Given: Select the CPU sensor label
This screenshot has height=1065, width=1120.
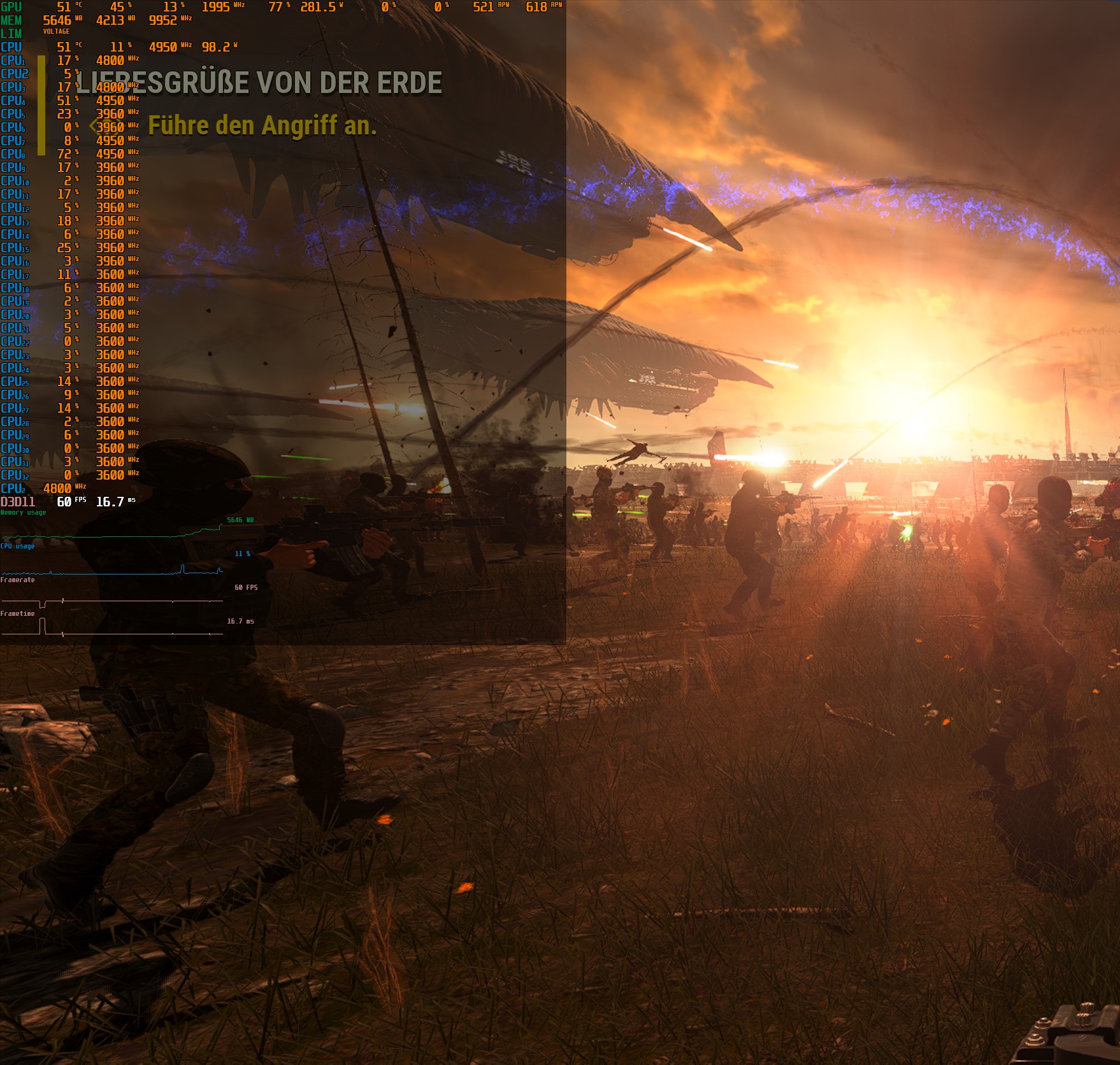Looking at the screenshot, I should [x=13, y=46].
